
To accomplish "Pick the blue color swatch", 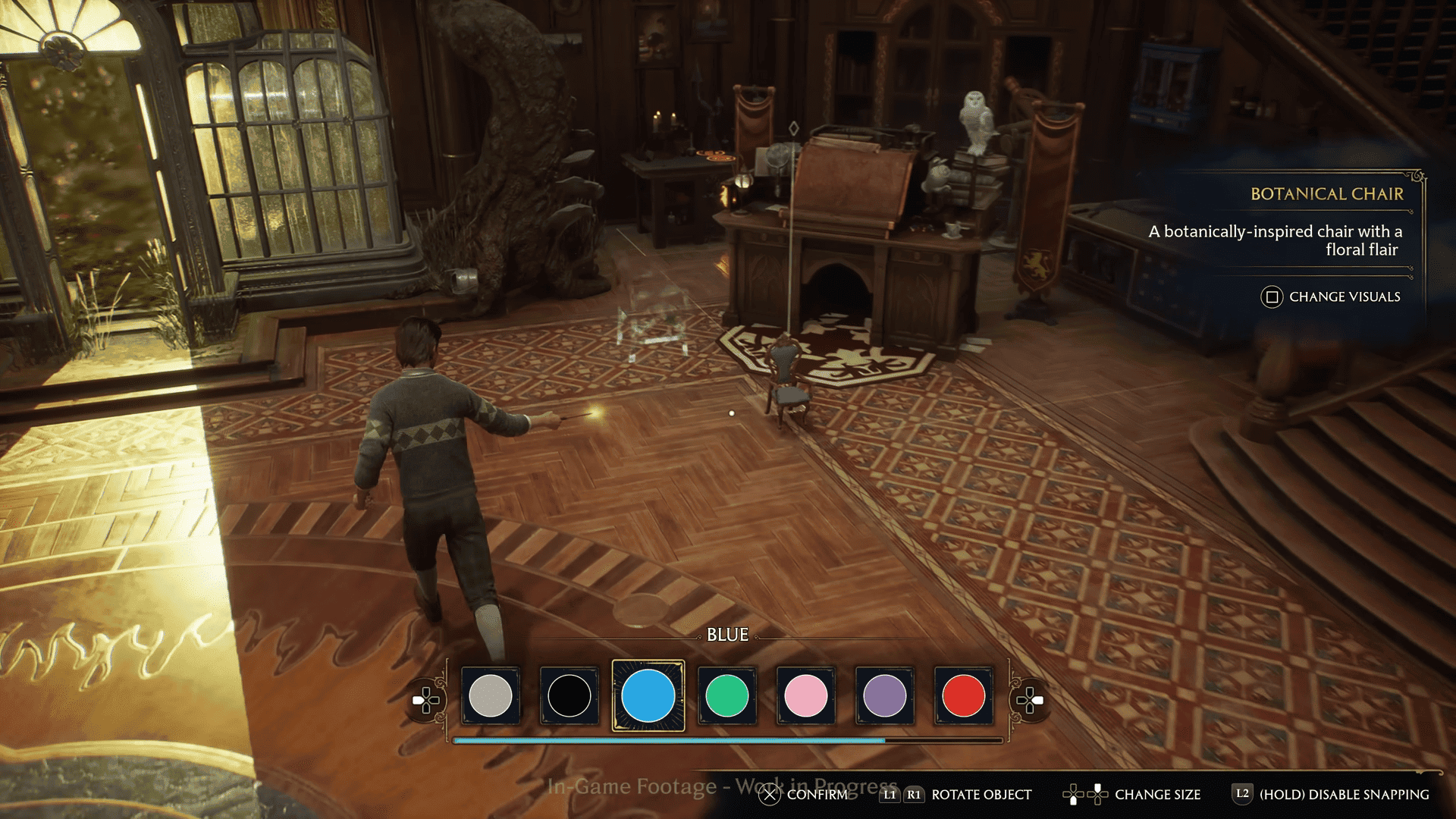I will 648,695.
